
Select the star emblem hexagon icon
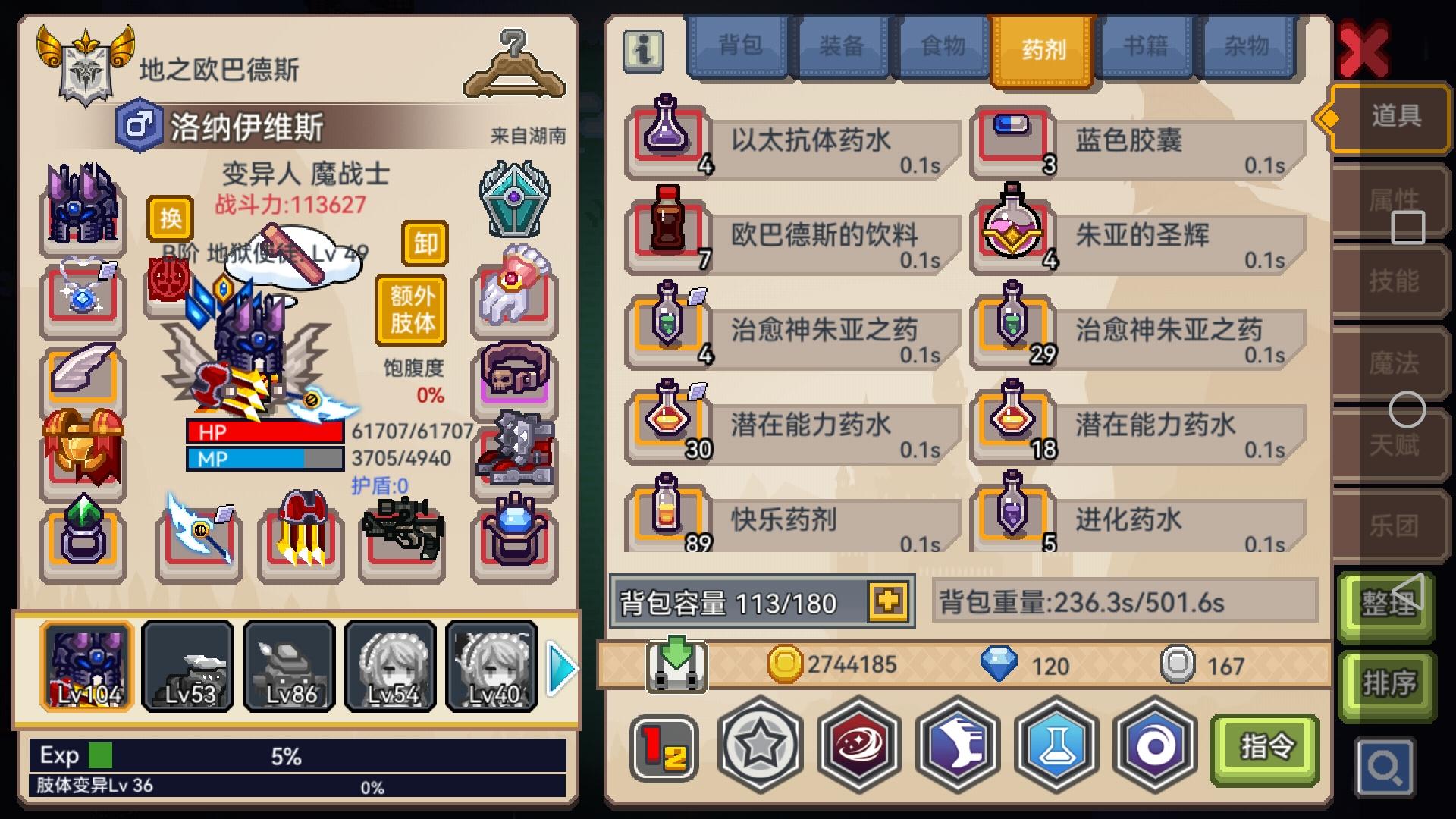coord(761,747)
